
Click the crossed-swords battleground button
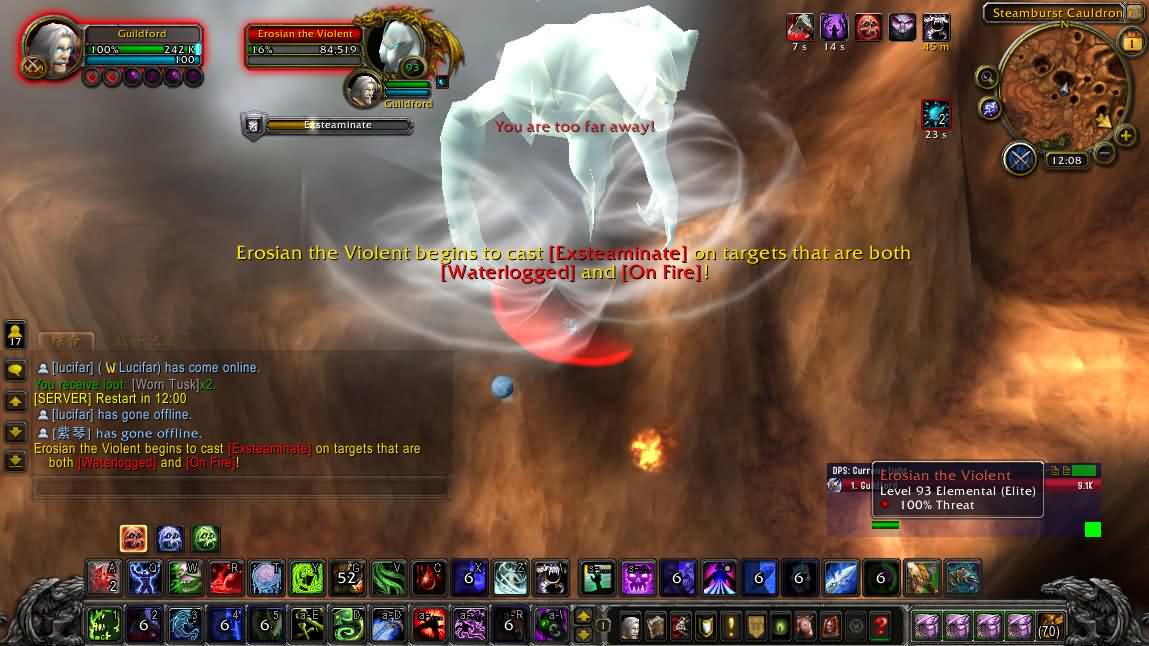point(1020,159)
